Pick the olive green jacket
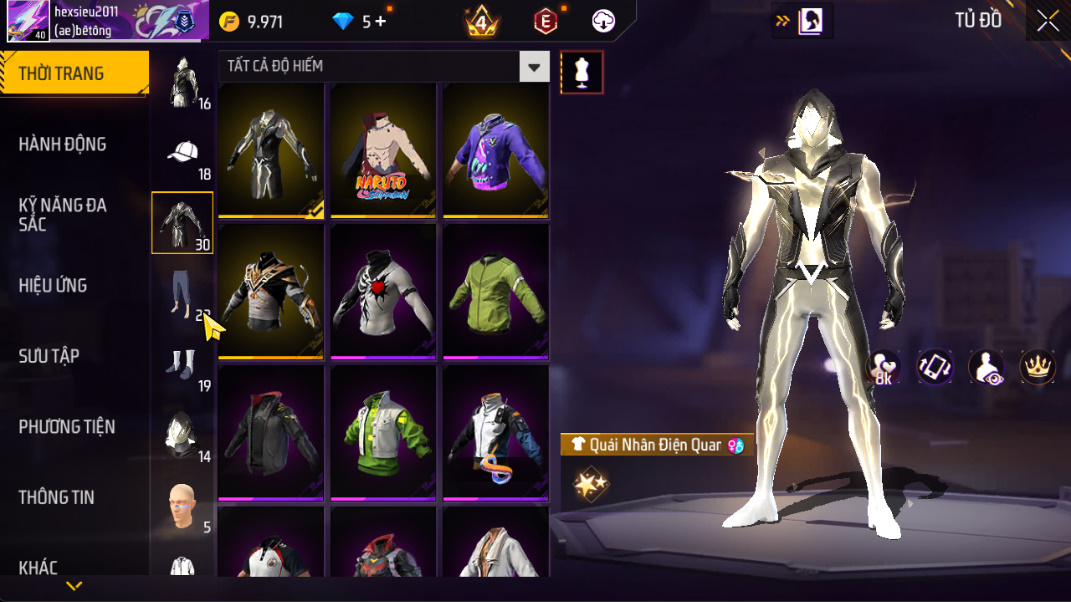The width and height of the screenshot is (1071, 602). [x=496, y=291]
